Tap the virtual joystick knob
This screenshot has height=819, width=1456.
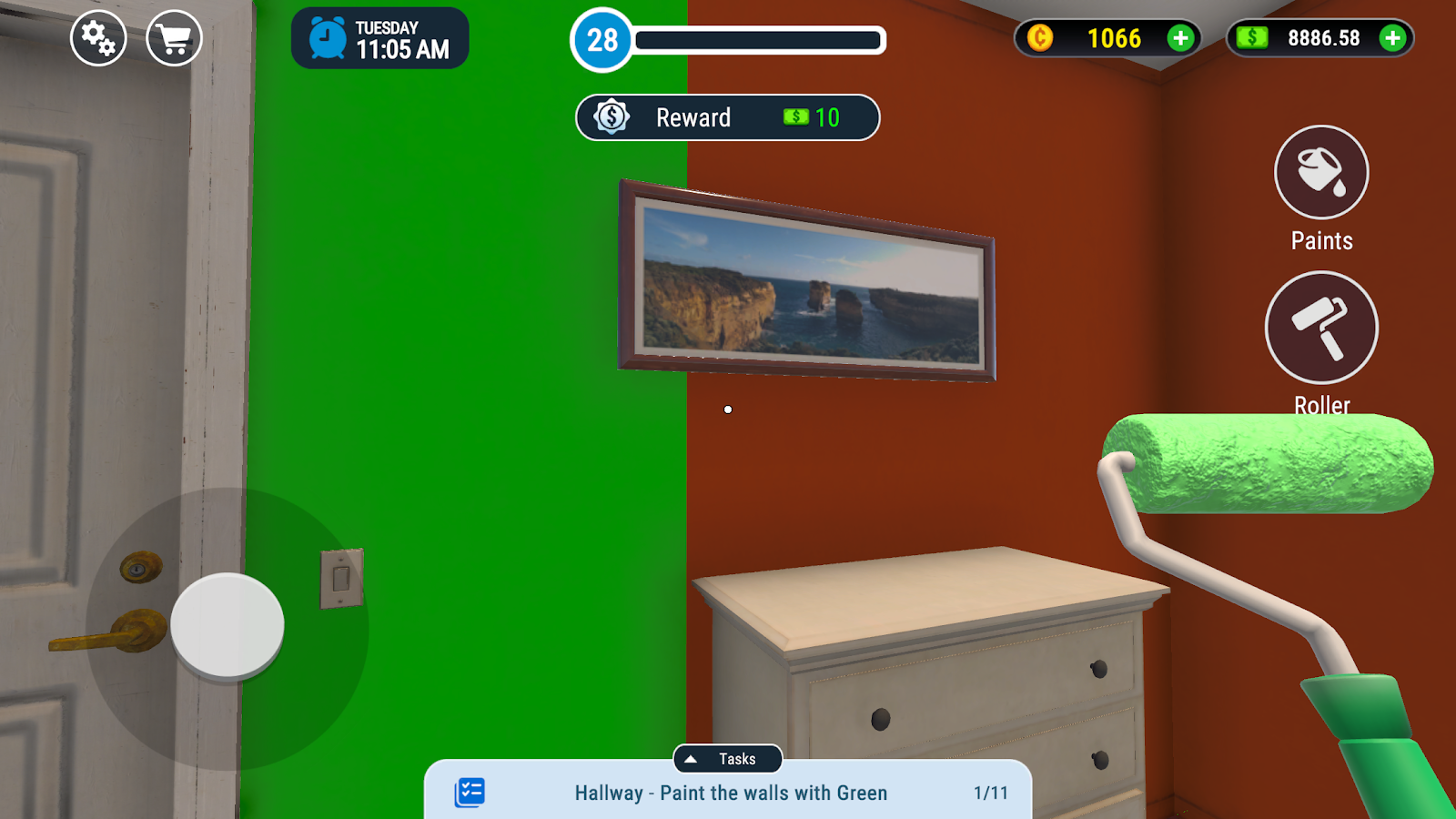[227, 625]
